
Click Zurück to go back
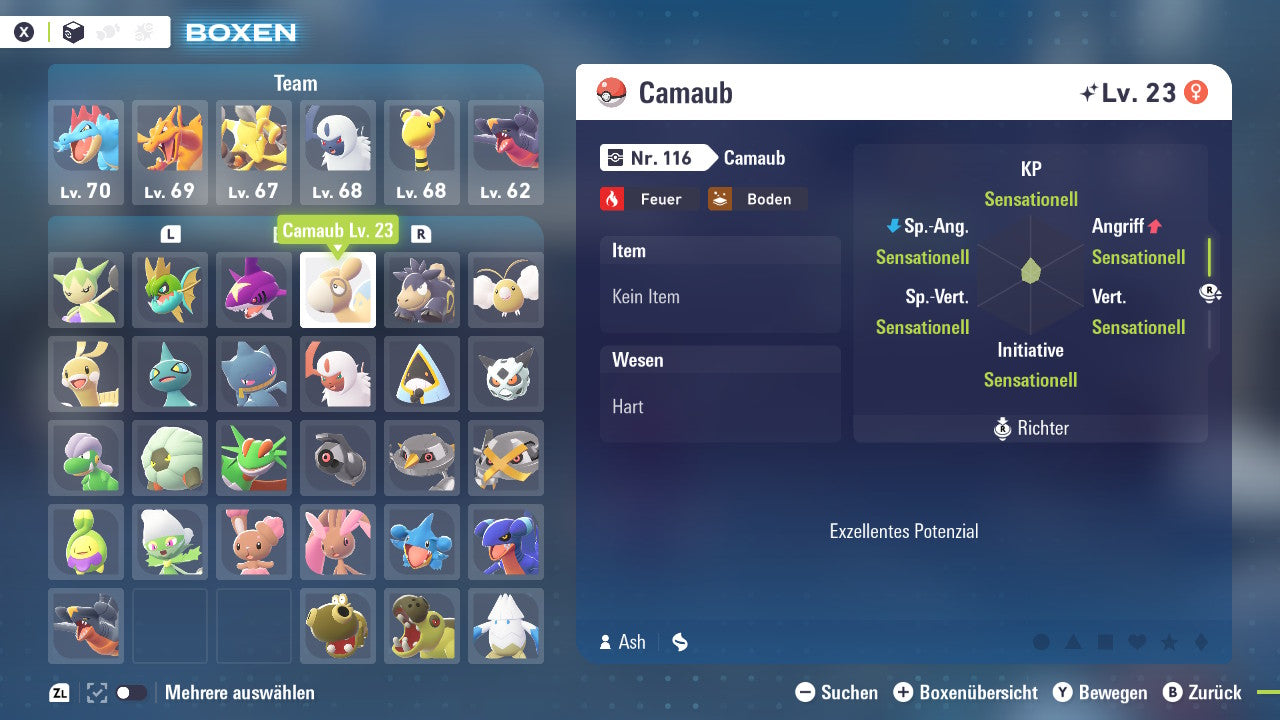1210,692
